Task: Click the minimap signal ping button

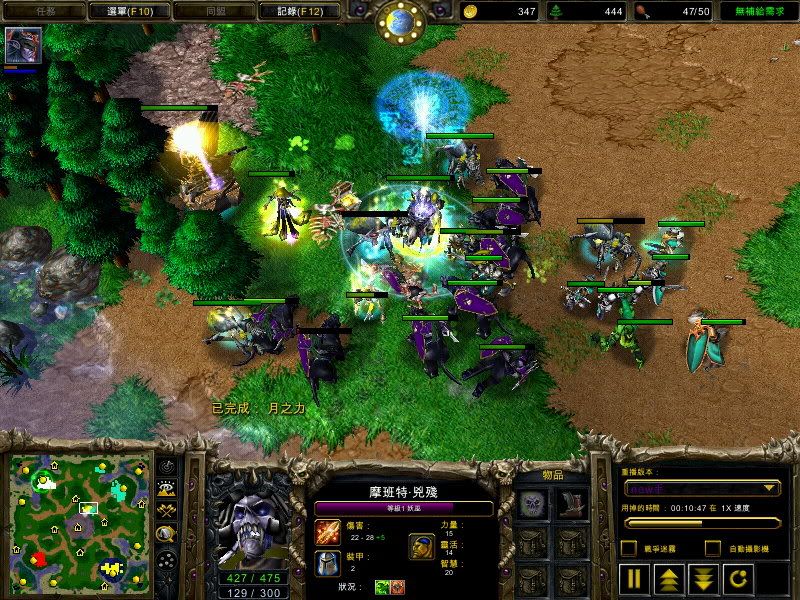Action: pos(166,467)
